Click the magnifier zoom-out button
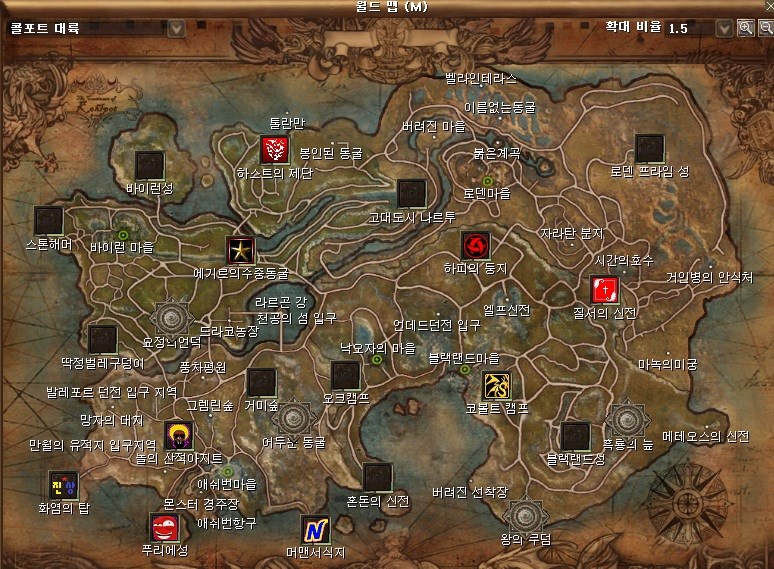774x569 pixels. [765, 28]
